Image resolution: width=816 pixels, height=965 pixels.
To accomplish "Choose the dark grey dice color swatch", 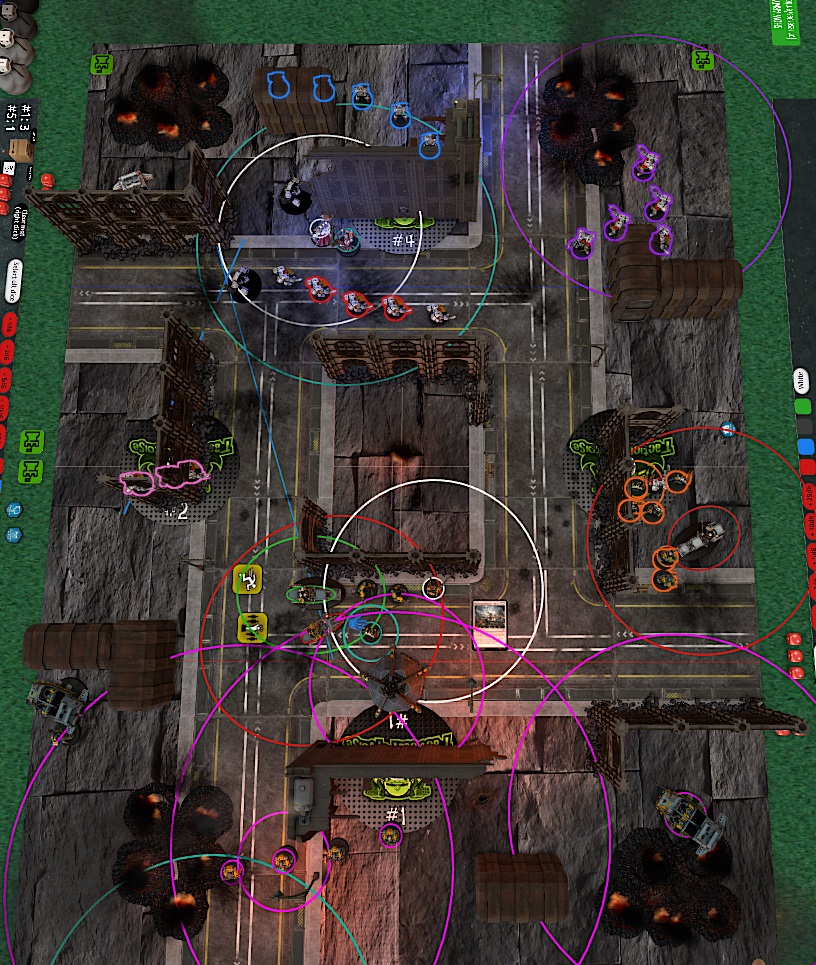I will coord(803,426).
